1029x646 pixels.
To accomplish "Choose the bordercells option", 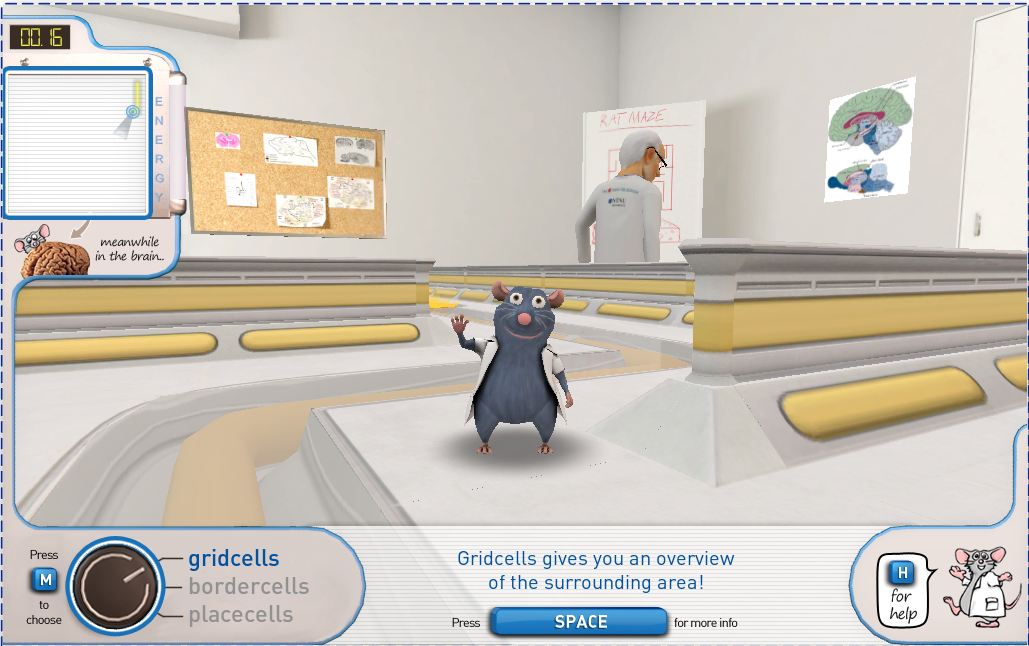I will [x=248, y=587].
